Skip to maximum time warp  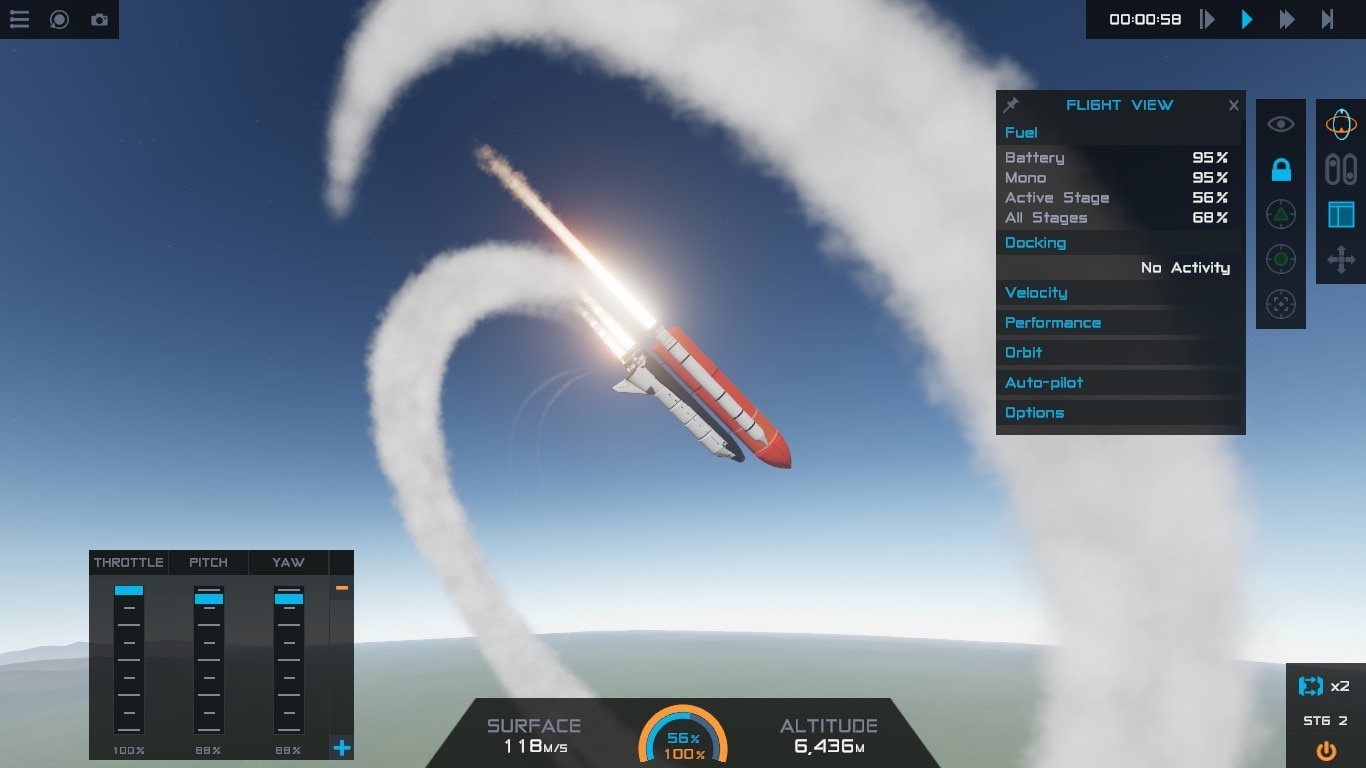point(1328,19)
